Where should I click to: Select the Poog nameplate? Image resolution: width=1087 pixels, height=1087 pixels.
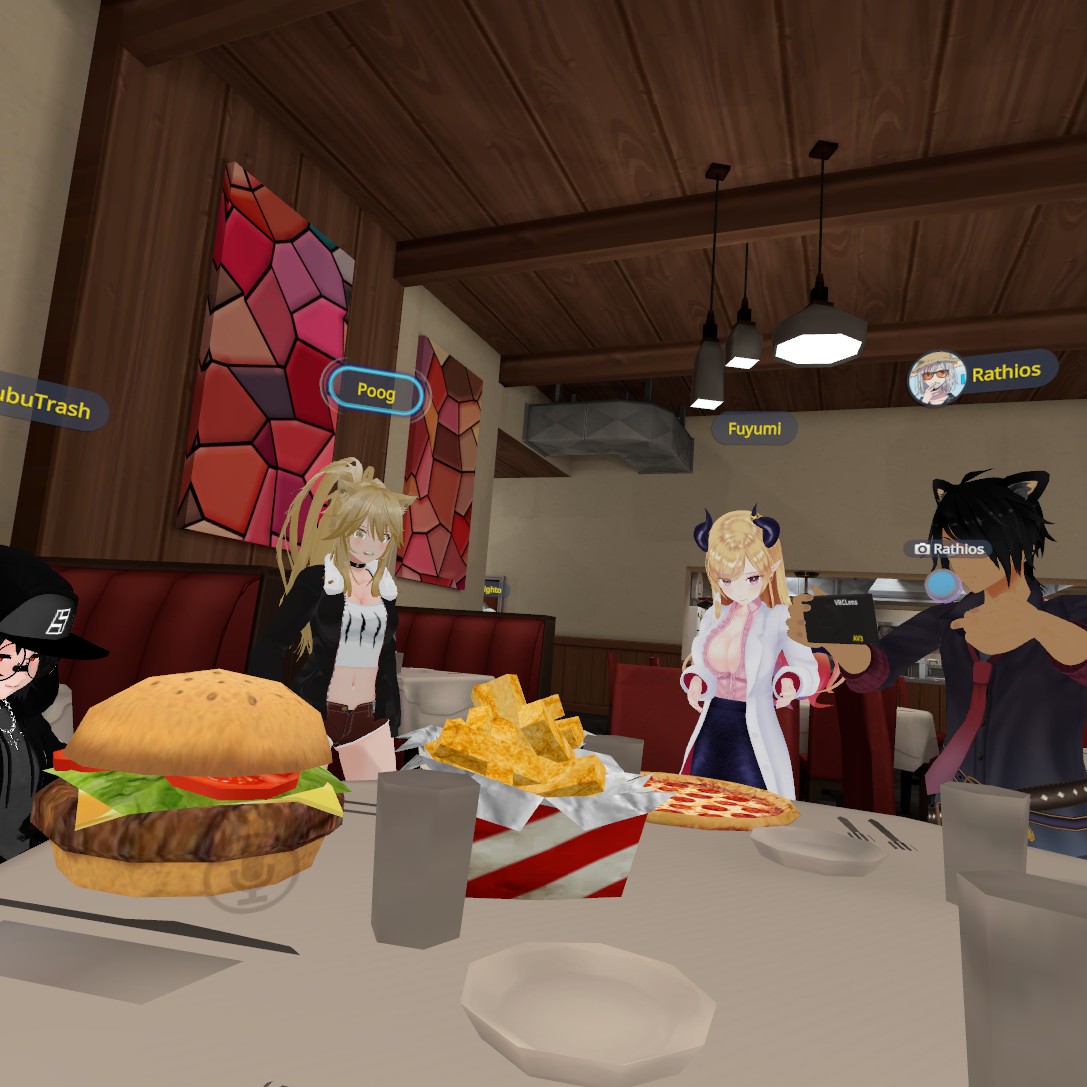click(x=376, y=392)
